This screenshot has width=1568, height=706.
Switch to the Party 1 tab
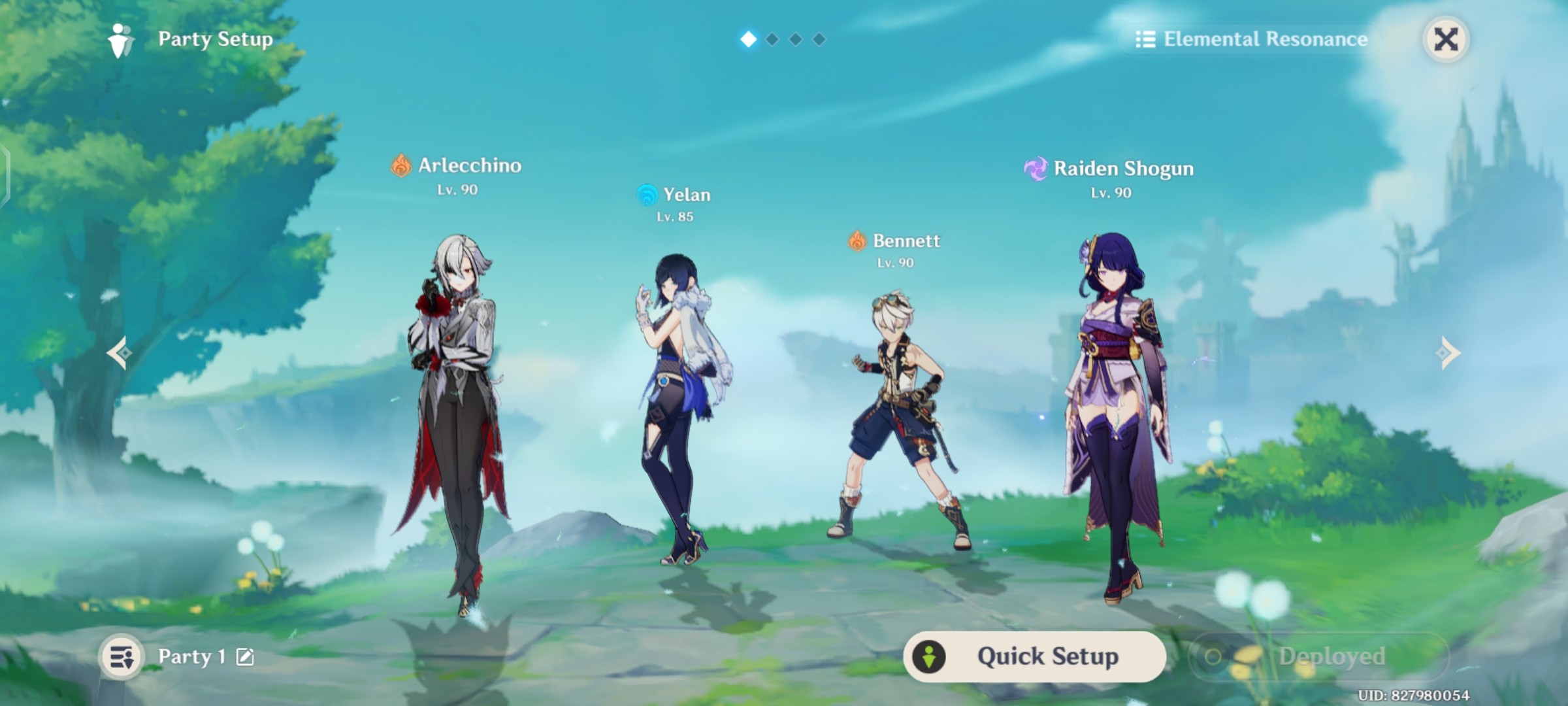point(191,656)
